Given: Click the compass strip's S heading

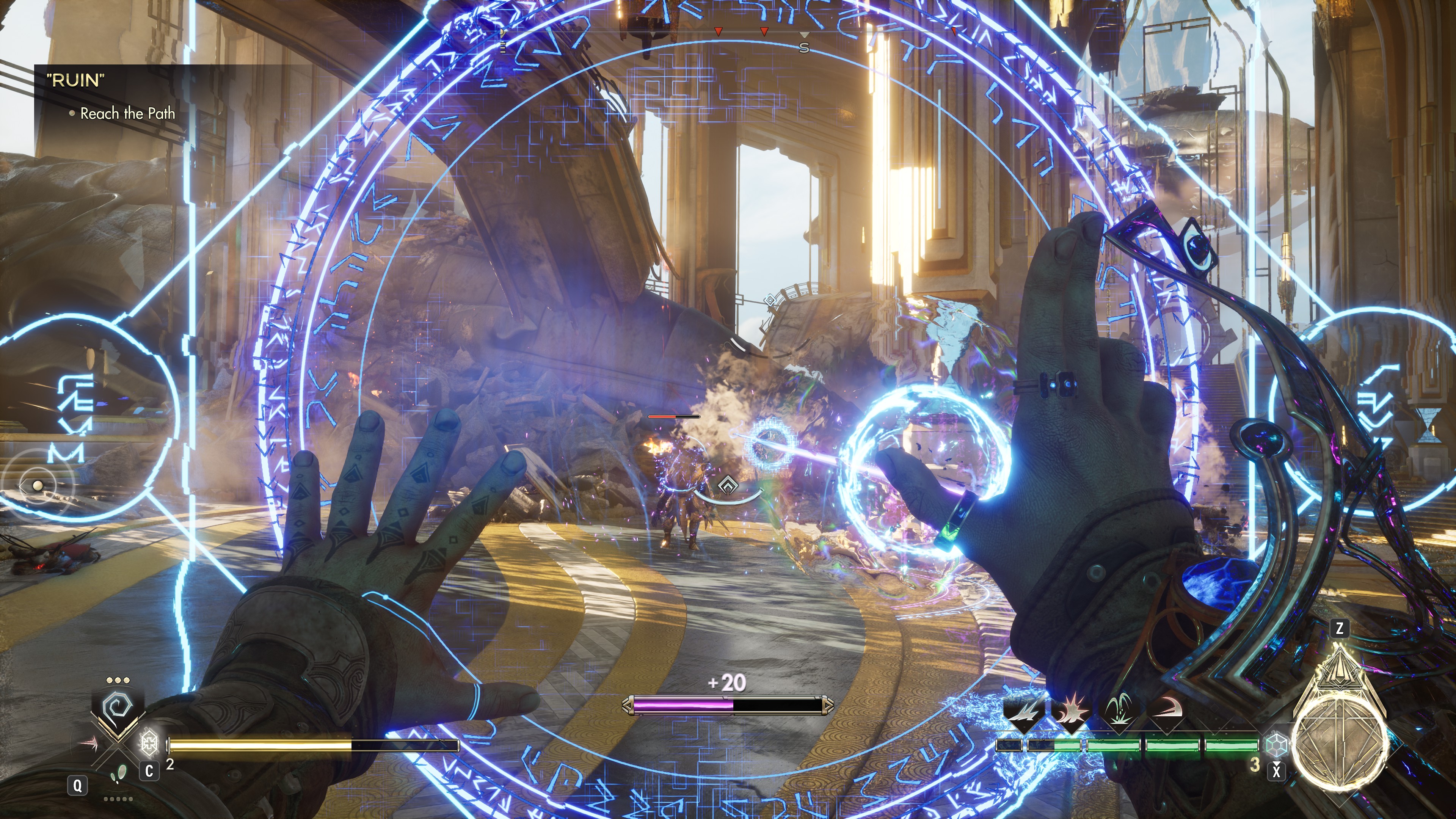Looking at the screenshot, I should (x=804, y=48).
